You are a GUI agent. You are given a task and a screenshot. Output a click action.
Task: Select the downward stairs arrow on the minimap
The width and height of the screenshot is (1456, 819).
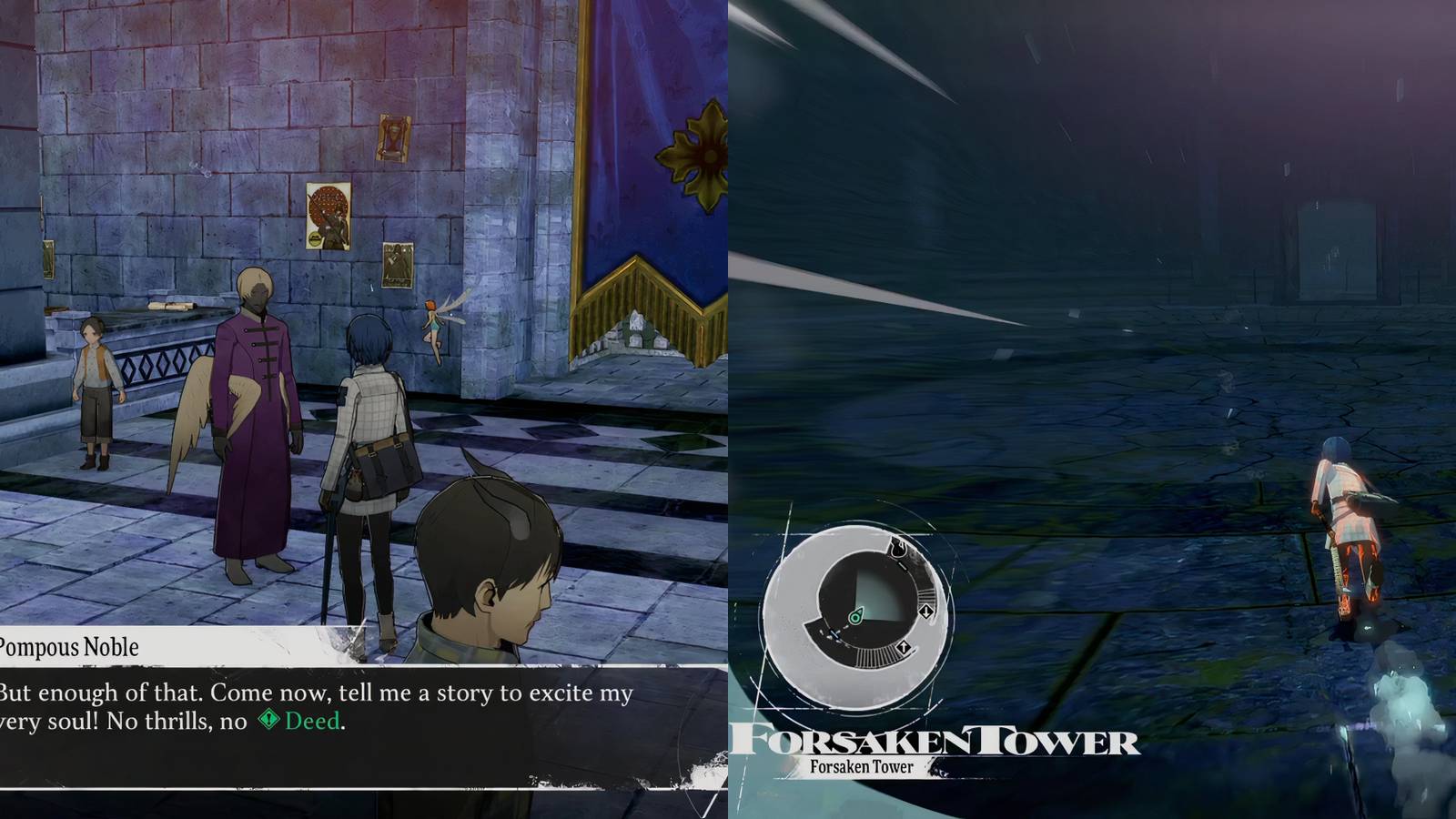point(926,612)
